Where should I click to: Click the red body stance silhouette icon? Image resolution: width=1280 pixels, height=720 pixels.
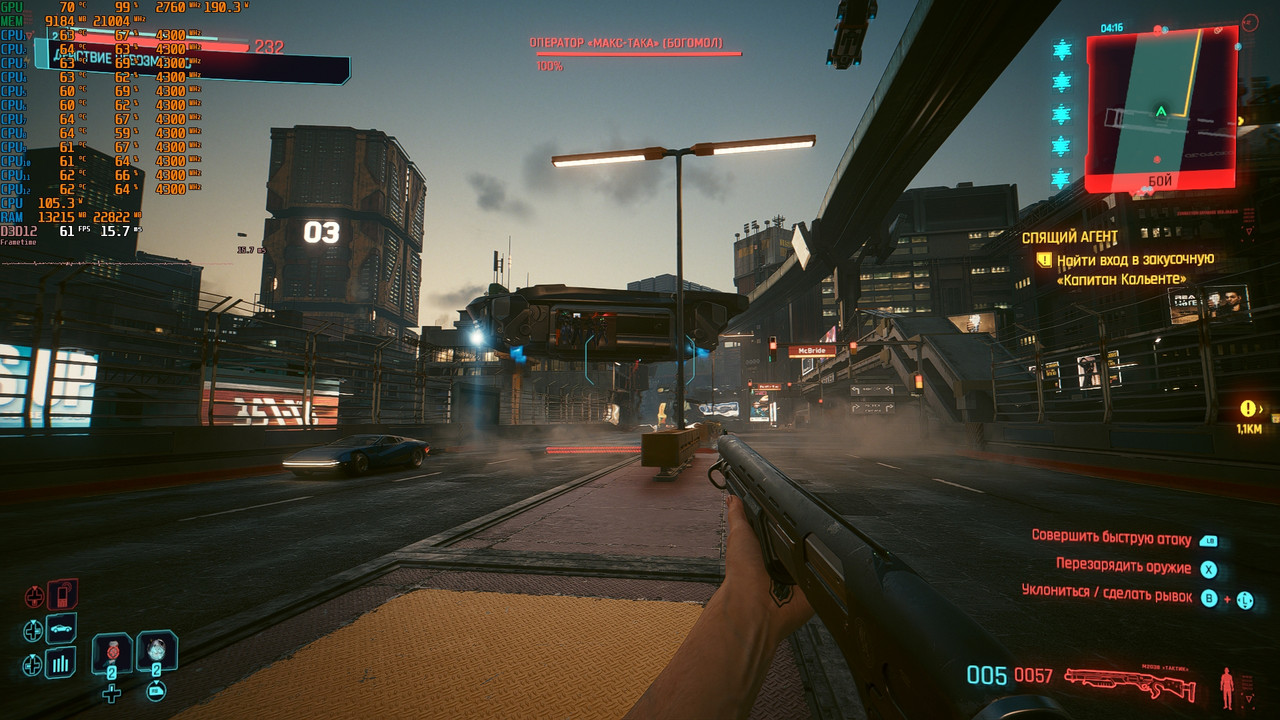point(1226,686)
